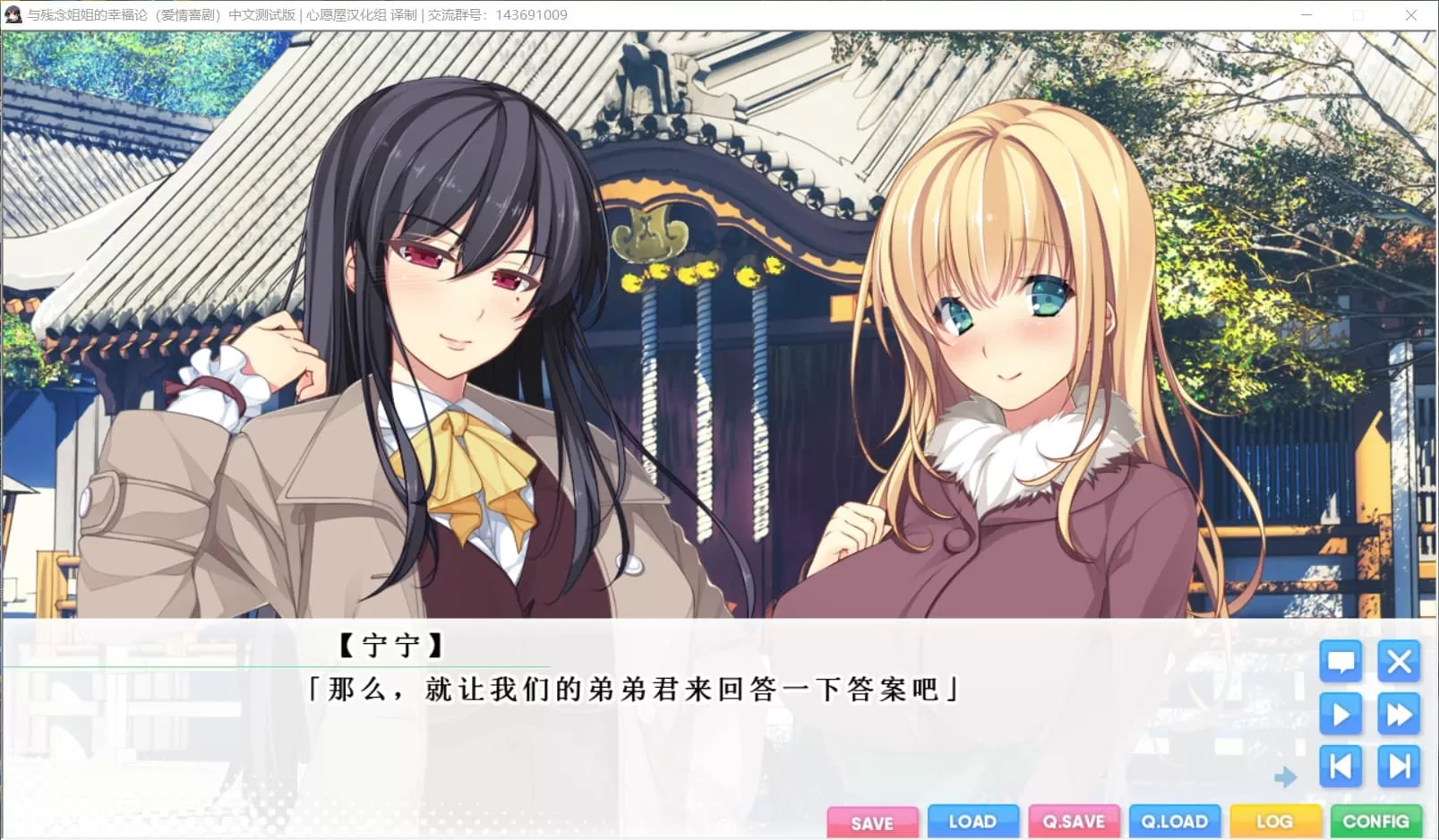
Task: Dismiss the text box using the X icon
Action: [1398, 663]
